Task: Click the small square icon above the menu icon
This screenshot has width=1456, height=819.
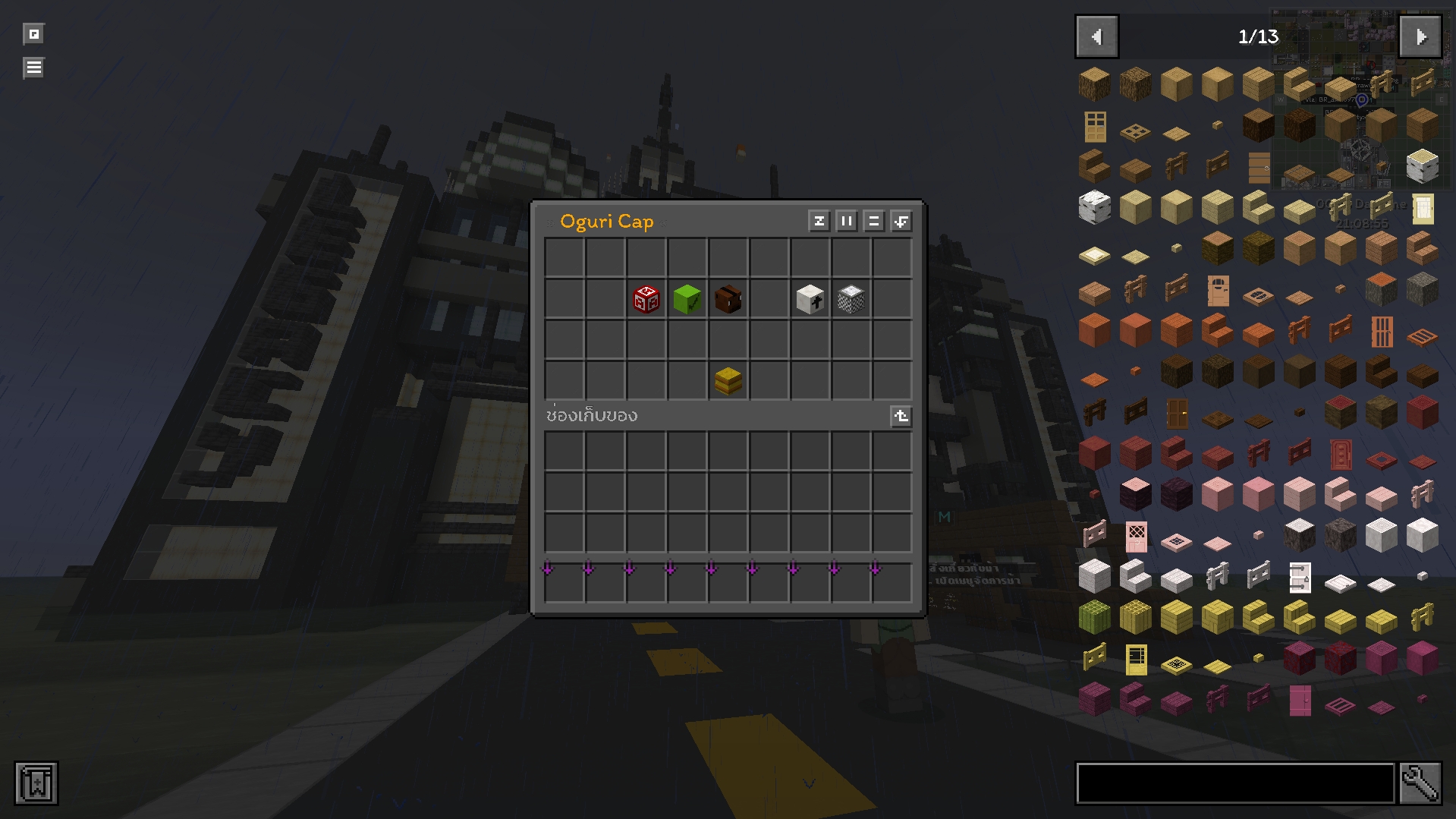Action: (33, 34)
